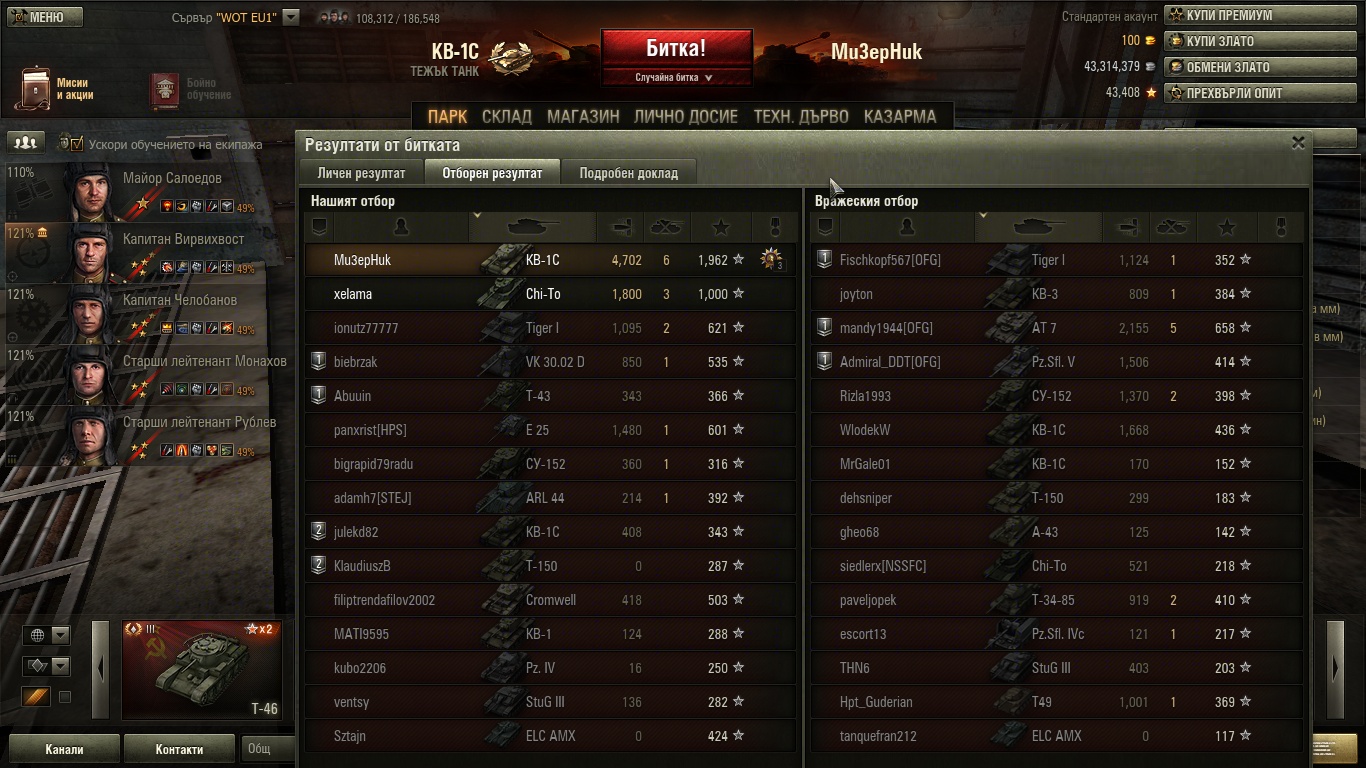Viewport: 1366px width, 768px height.
Task: Click the red Битка! battle button
Action: tap(676, 49)
